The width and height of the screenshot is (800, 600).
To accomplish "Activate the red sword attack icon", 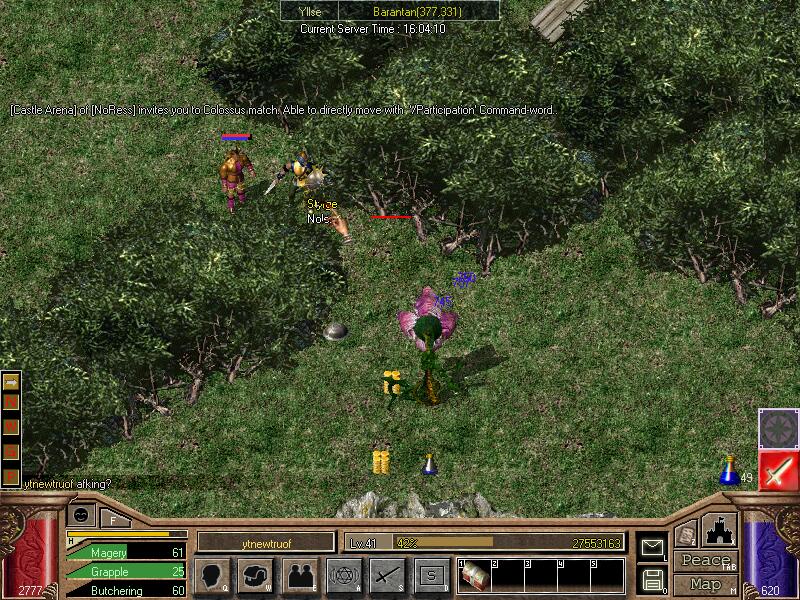I will (x=777, y=471).
